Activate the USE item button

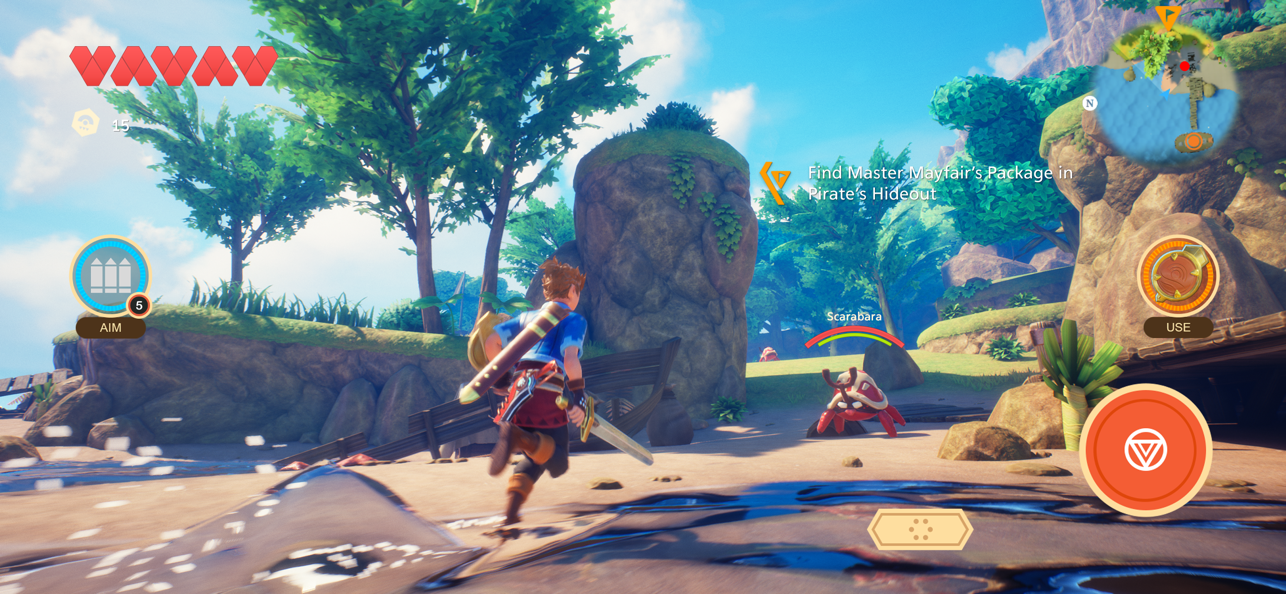1177,276
